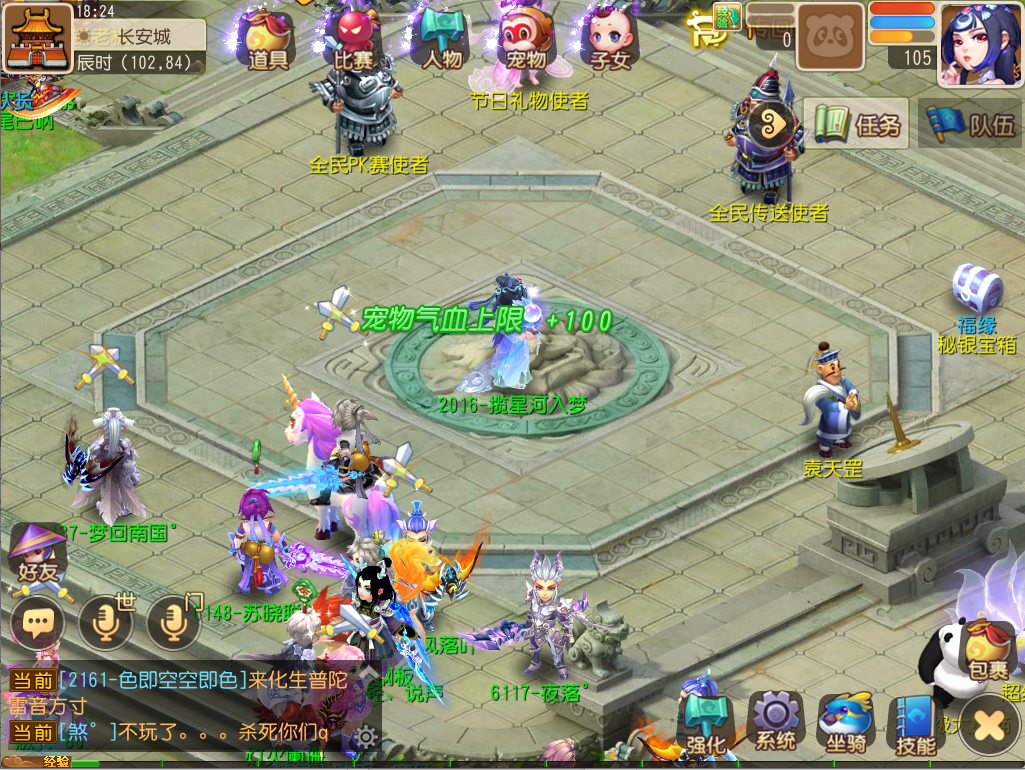Select the panda pet portrait
This screenshot has height=770, width=1025.
point(829,37)
